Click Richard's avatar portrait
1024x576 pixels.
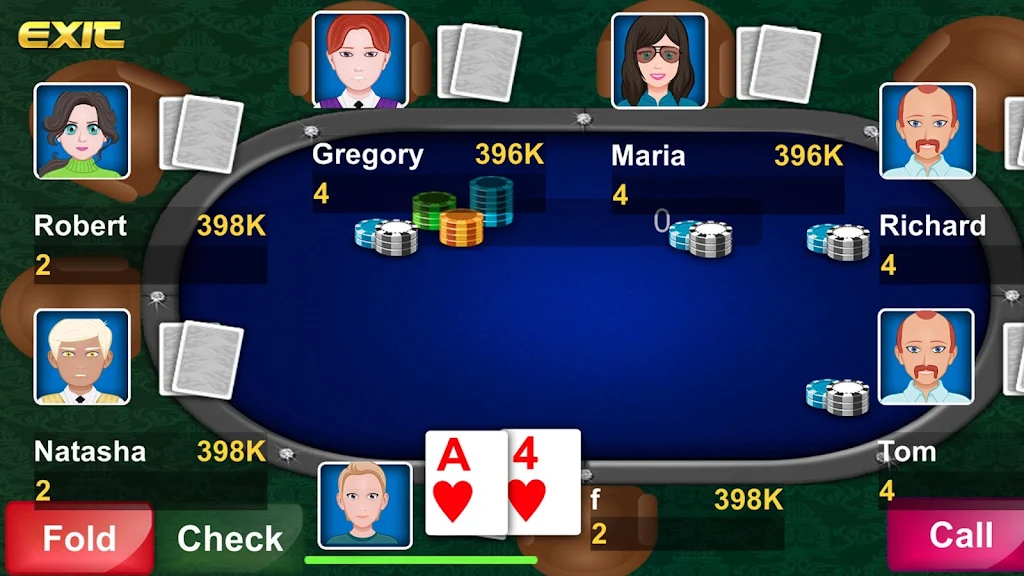(x=926, y=131)
